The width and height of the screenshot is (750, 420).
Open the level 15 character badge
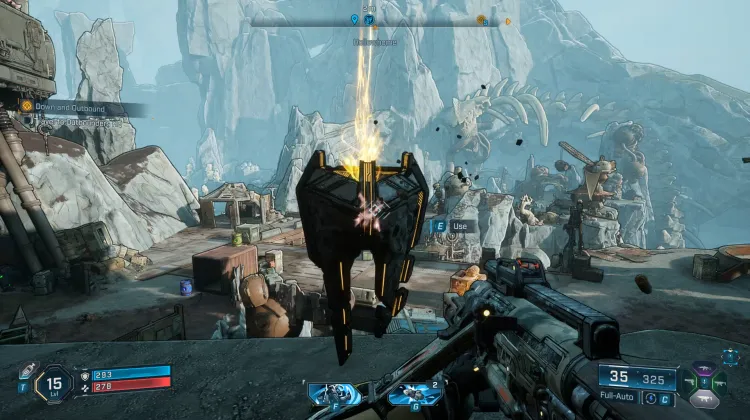coord(54,384)
